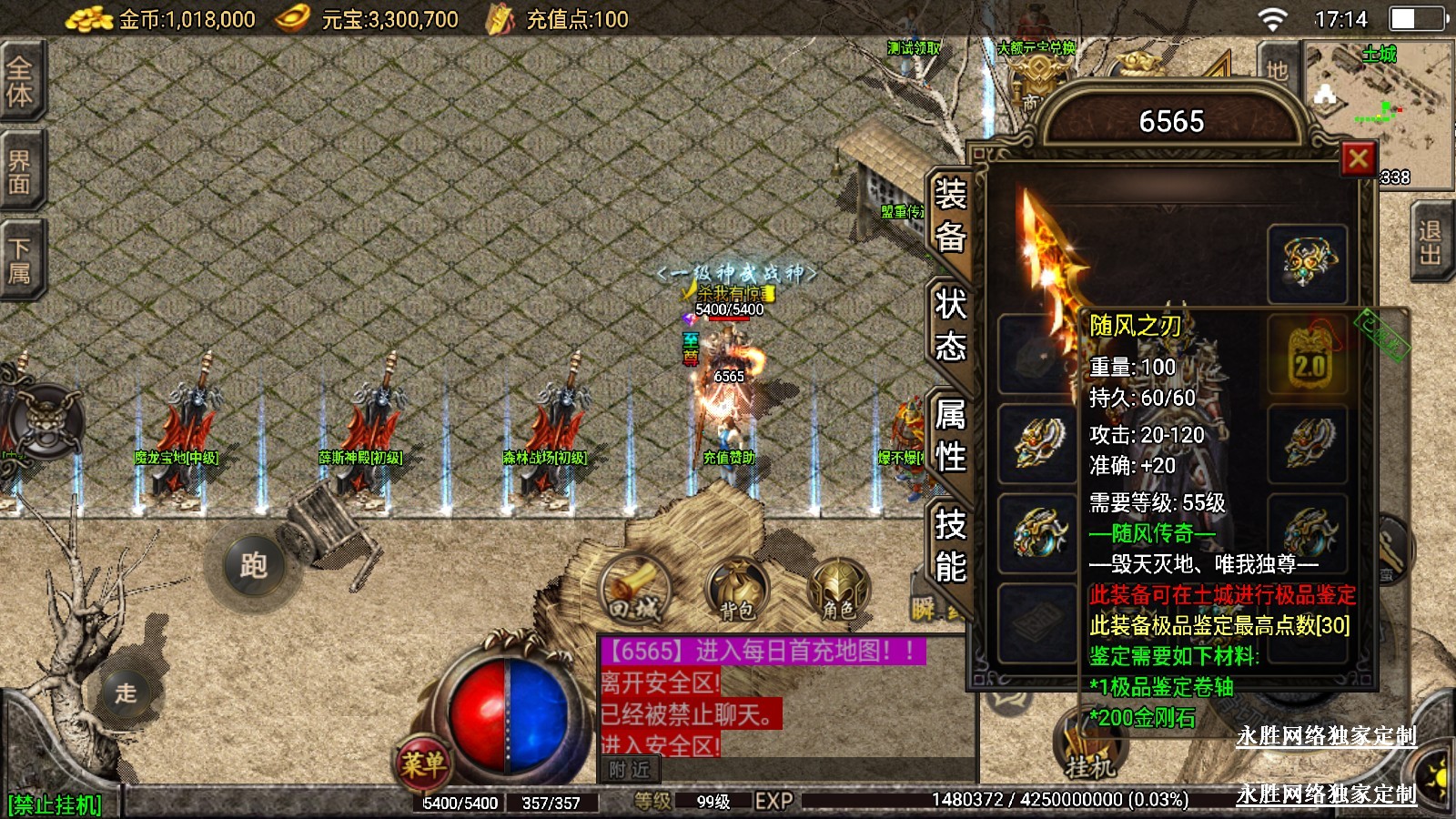Toggle the 走 walk button
The width and height of the screenshot is (1456, 819).
(x=126, y=693)
